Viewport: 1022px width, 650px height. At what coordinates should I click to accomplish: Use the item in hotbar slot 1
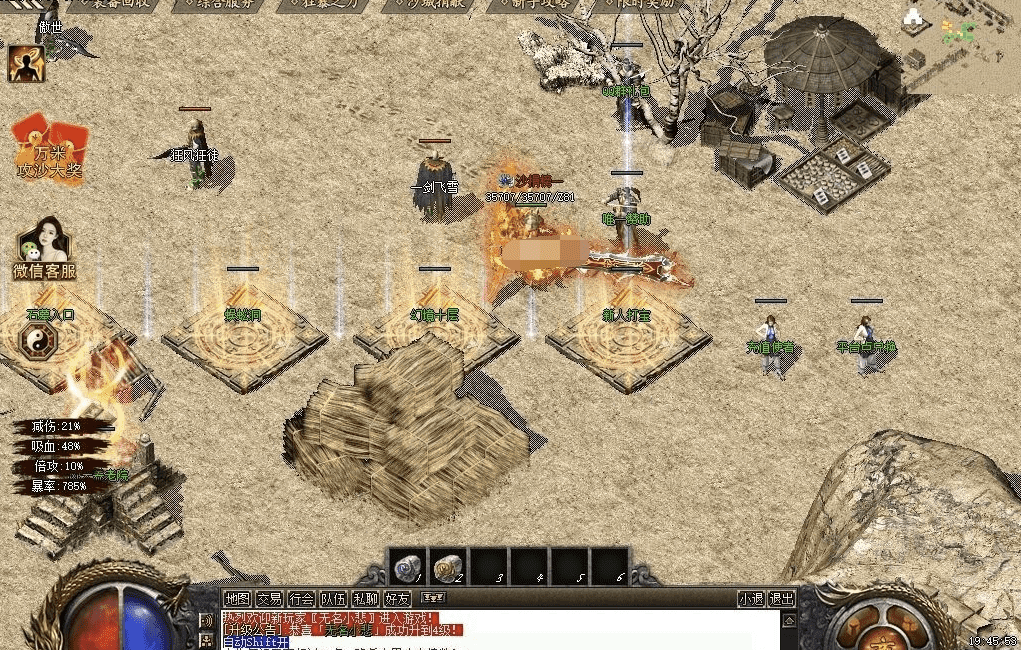pos(406,567)
